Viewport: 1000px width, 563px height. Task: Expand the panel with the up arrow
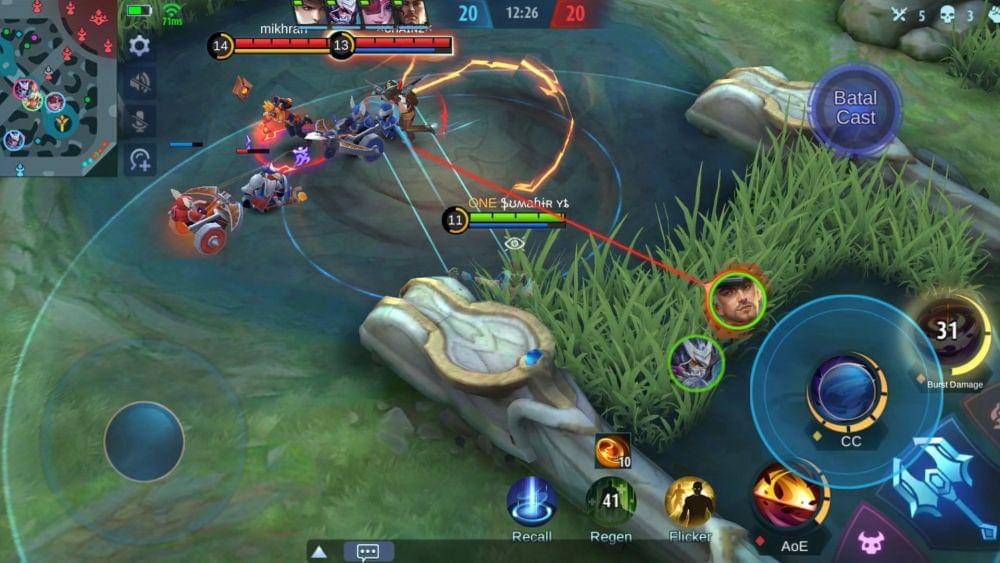319,551
